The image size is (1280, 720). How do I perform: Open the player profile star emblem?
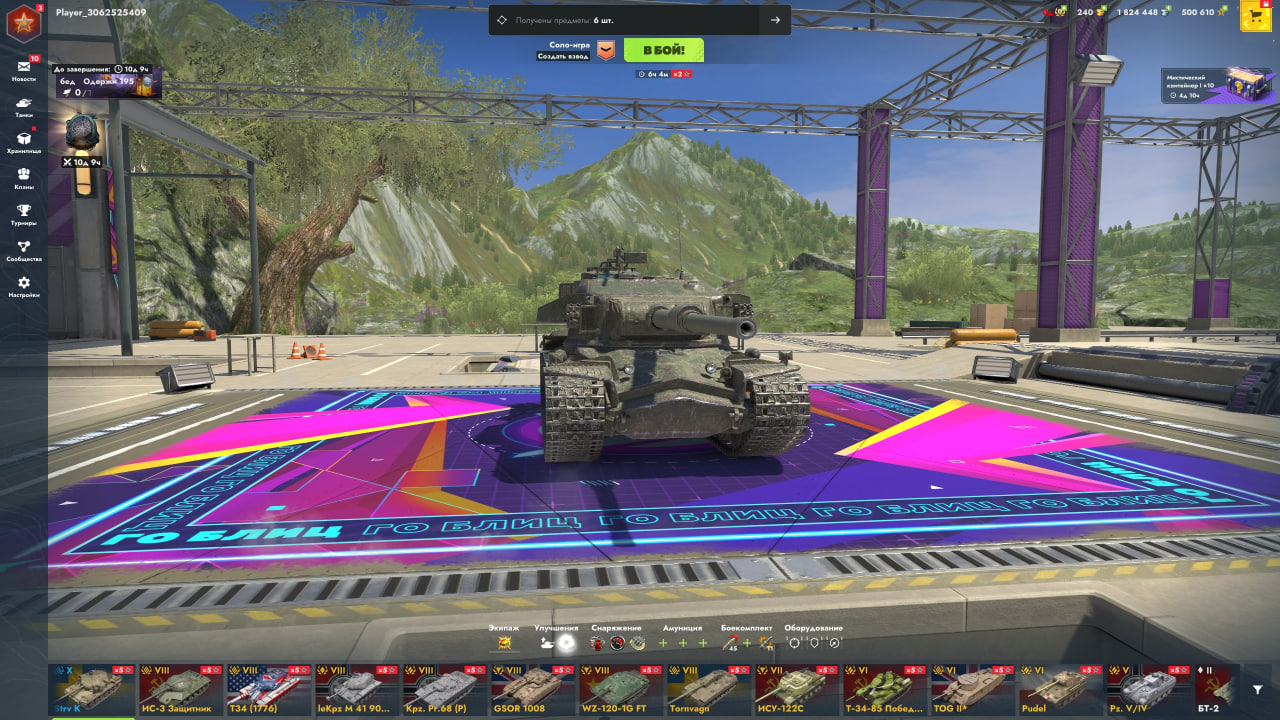click(23, 22)
